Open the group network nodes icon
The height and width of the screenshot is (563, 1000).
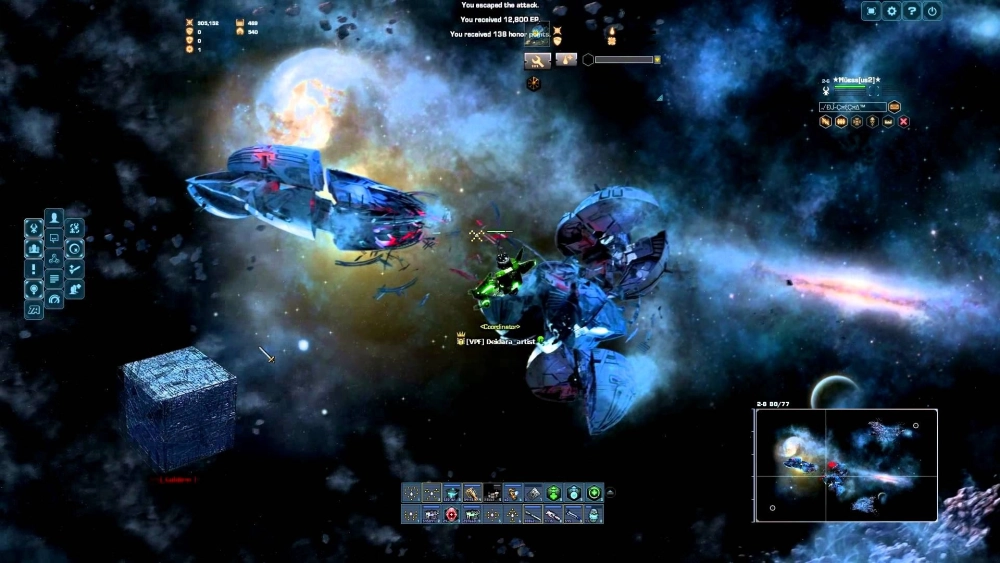click(x=54, y=258)
